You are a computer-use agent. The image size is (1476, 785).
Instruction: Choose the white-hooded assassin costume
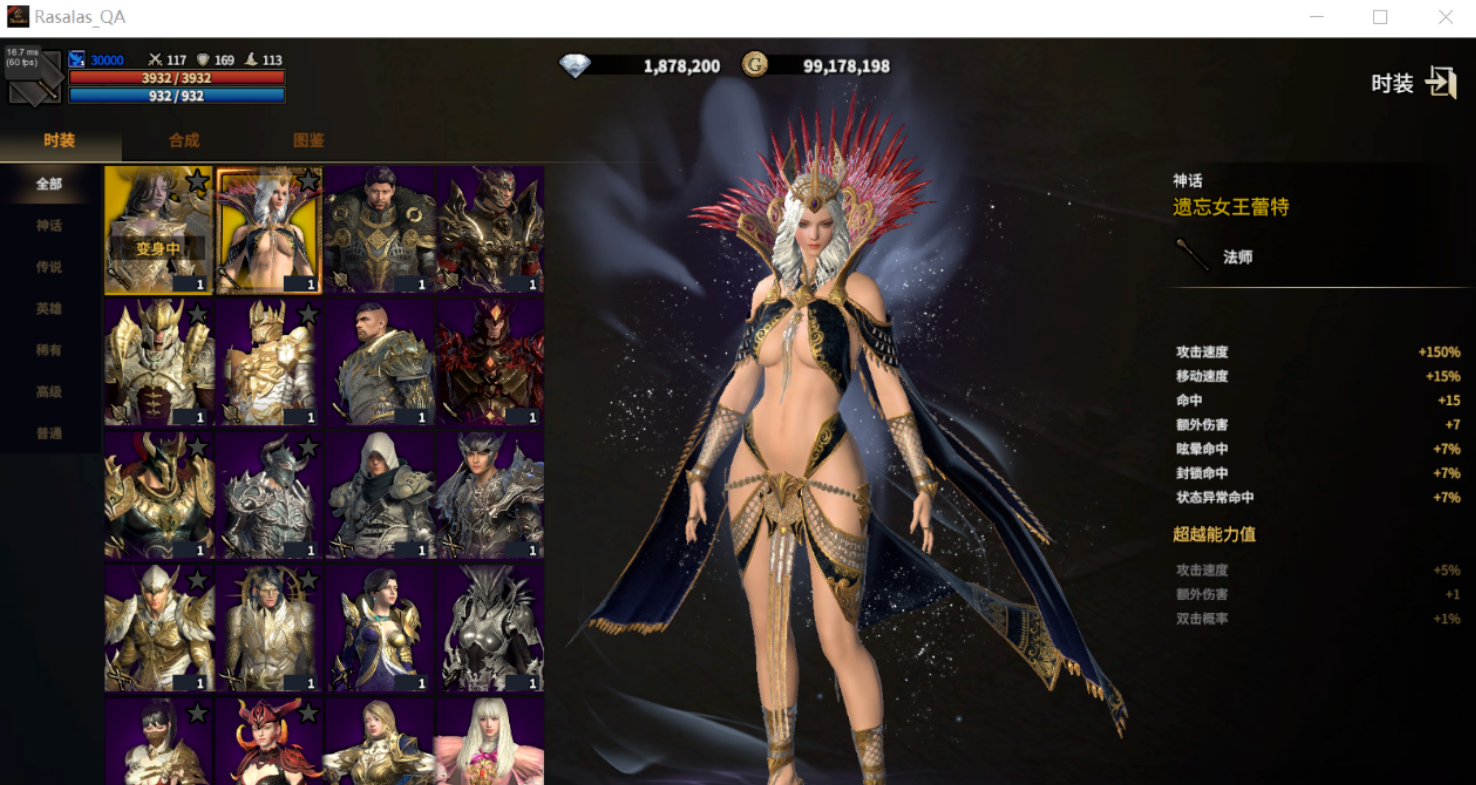pos(380,495)
